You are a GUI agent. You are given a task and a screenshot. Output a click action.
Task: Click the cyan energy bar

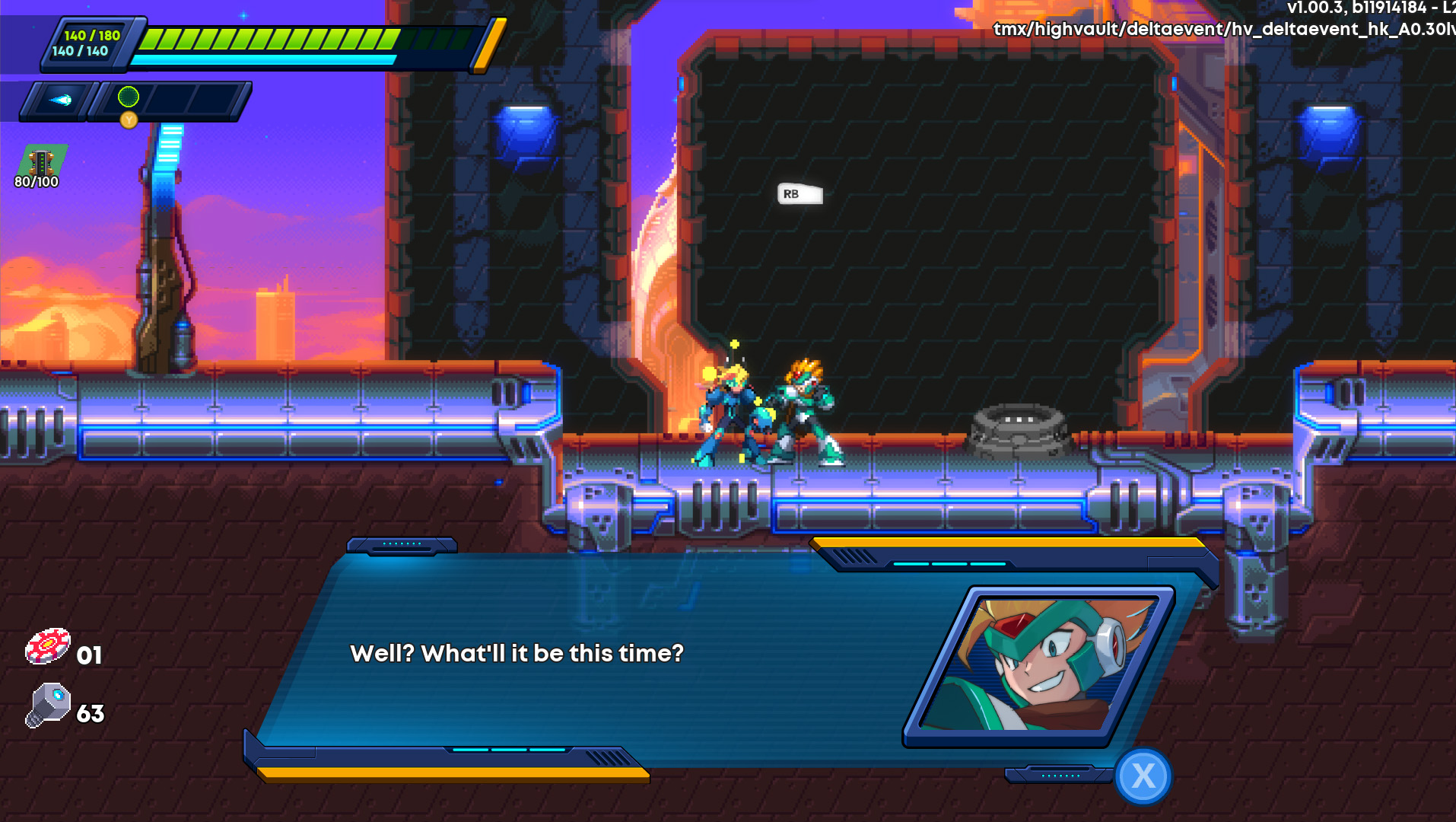[266, 59]
